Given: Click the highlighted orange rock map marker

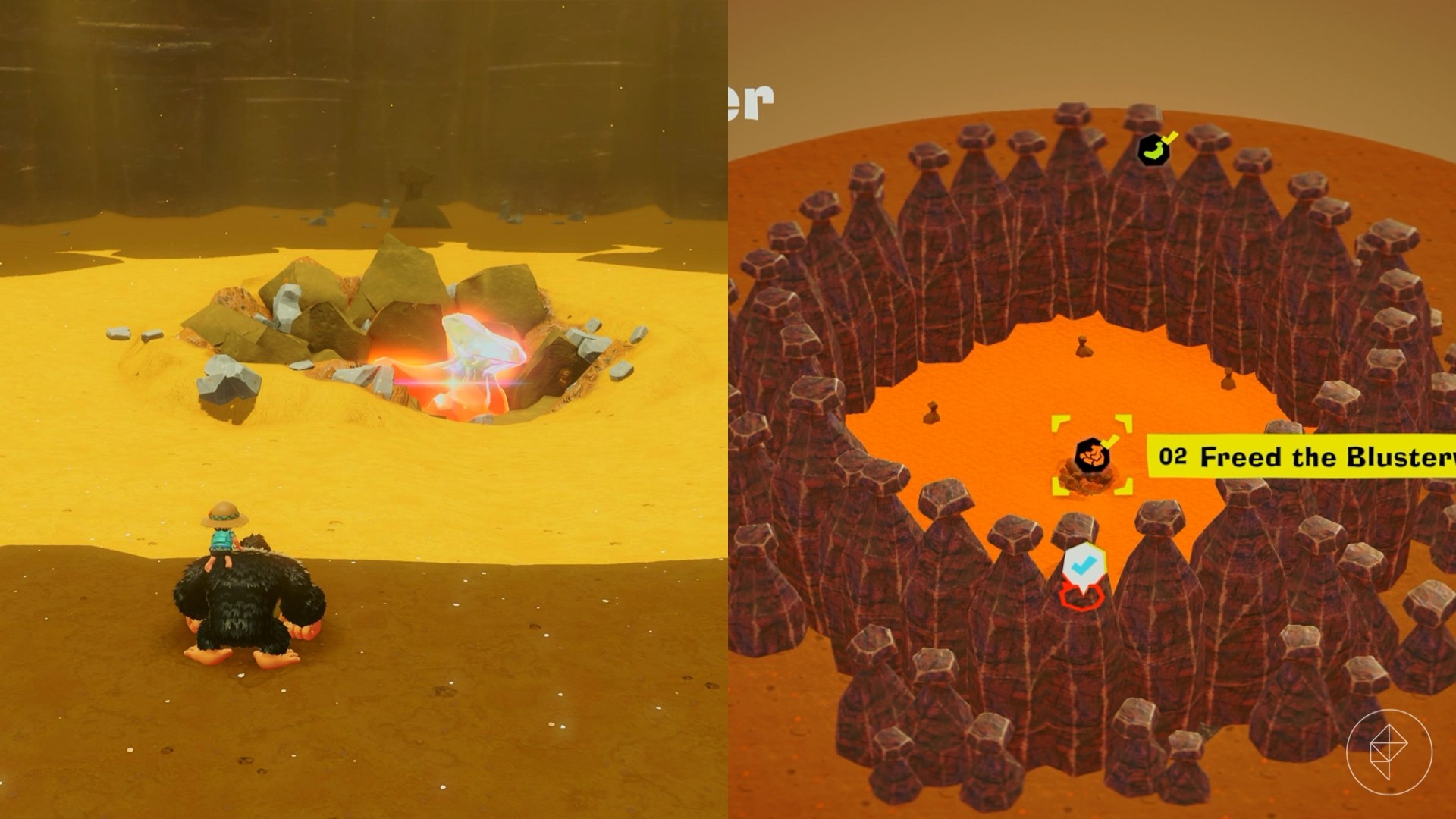Looking at the screenshot, I should pyautogui.click(x=1092, y=457).
